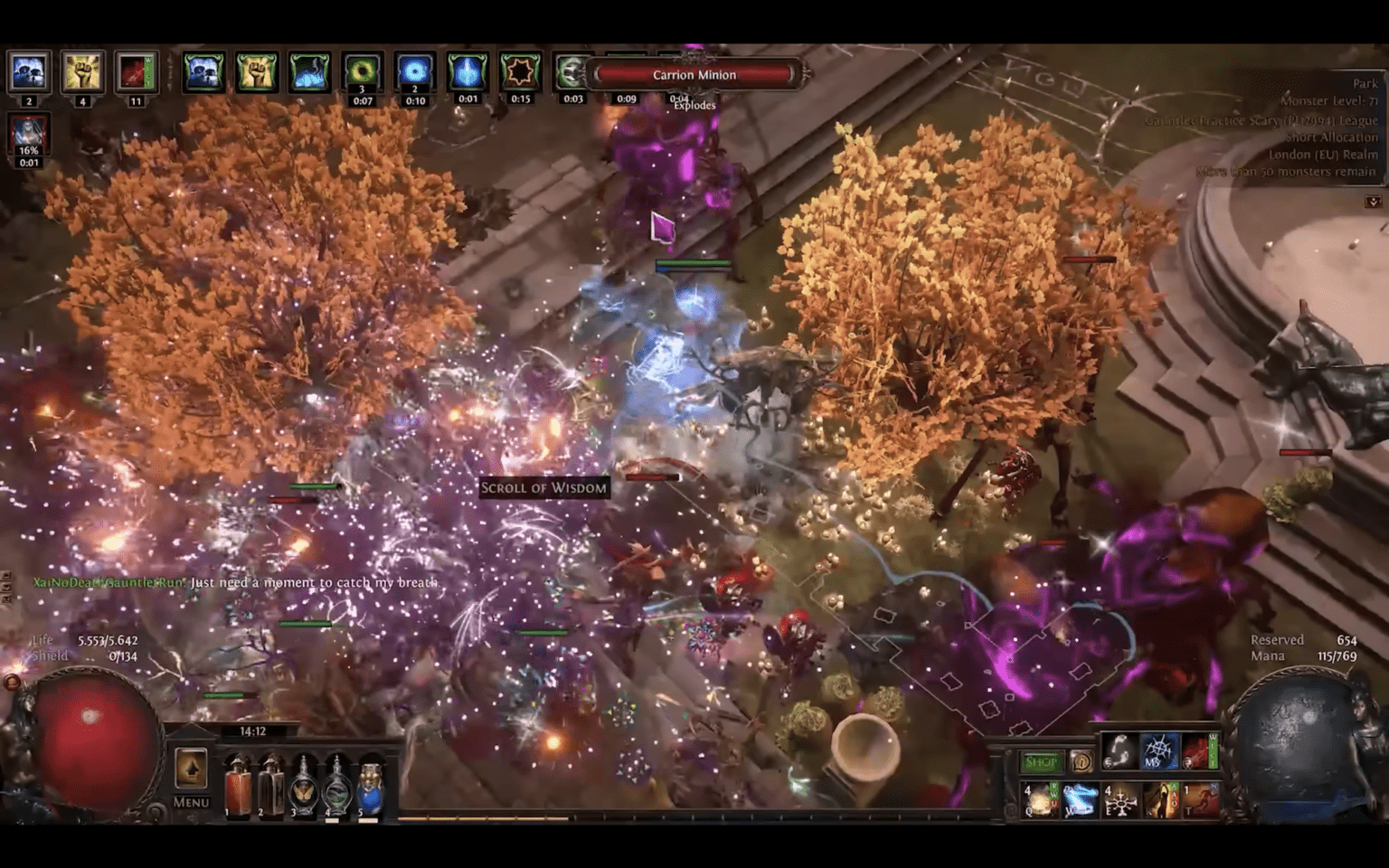Click the blue Vaal skill buff icon top-left
1389x868 pixels.
click(28, 71)
